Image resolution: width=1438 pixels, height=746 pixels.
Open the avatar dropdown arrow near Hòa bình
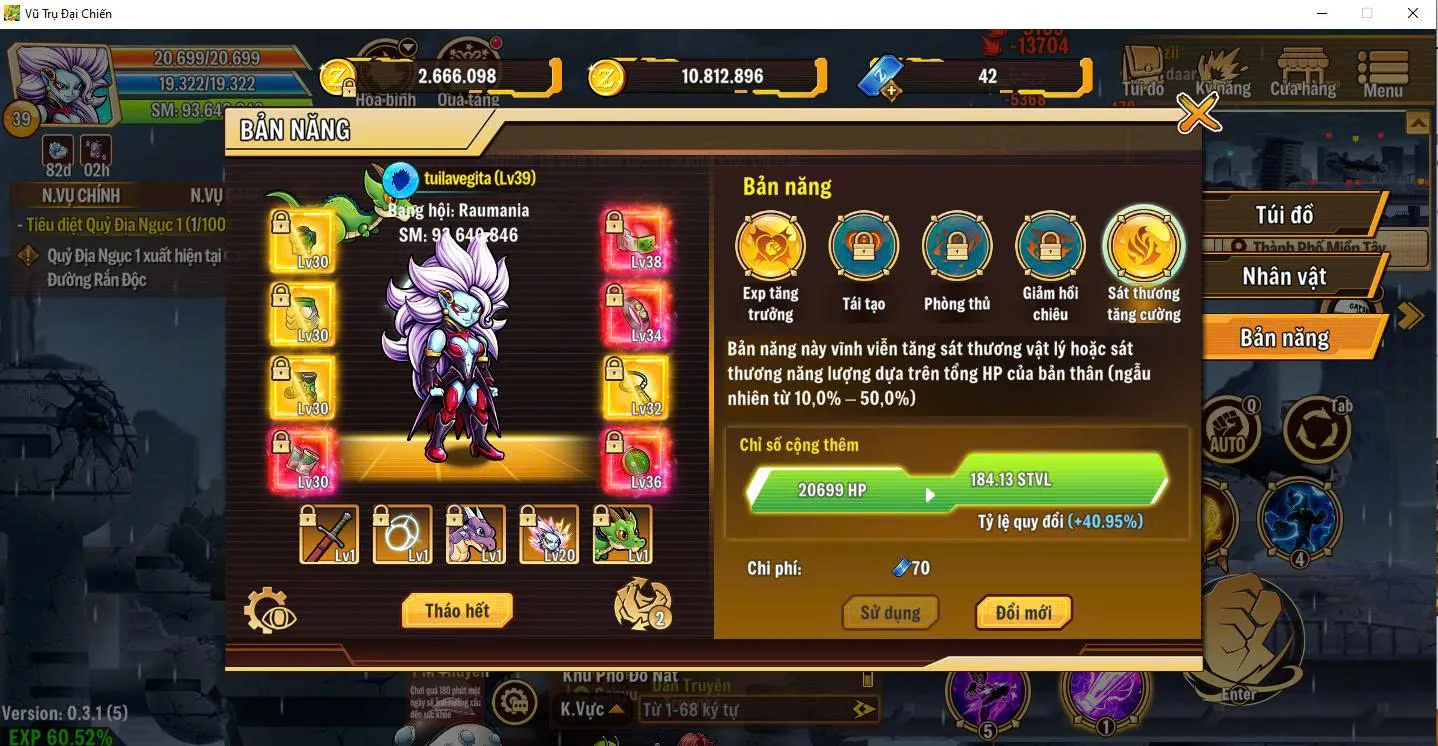coord(406,44)
